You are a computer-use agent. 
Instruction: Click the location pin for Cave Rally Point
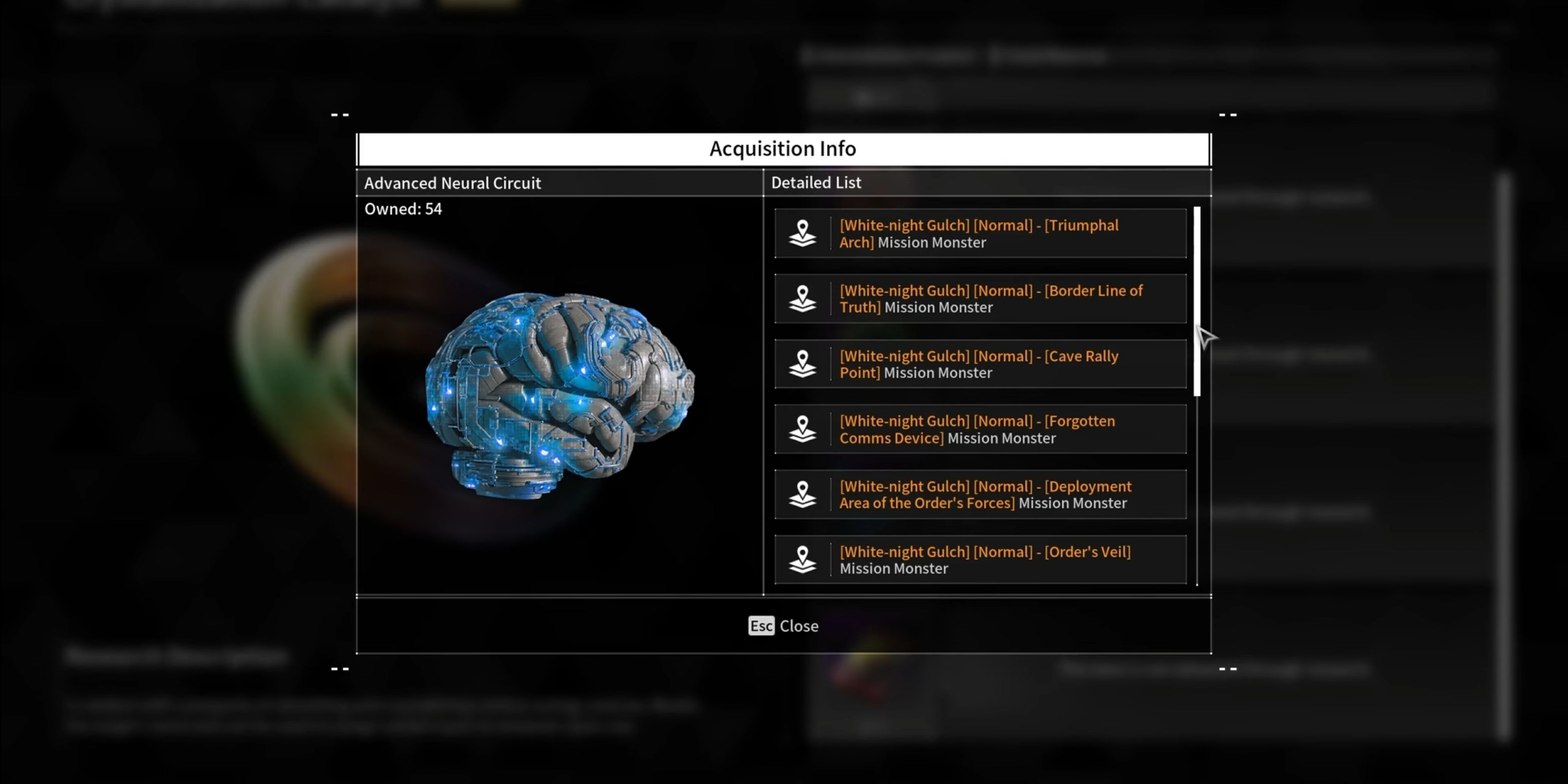[x=803, y=364]
